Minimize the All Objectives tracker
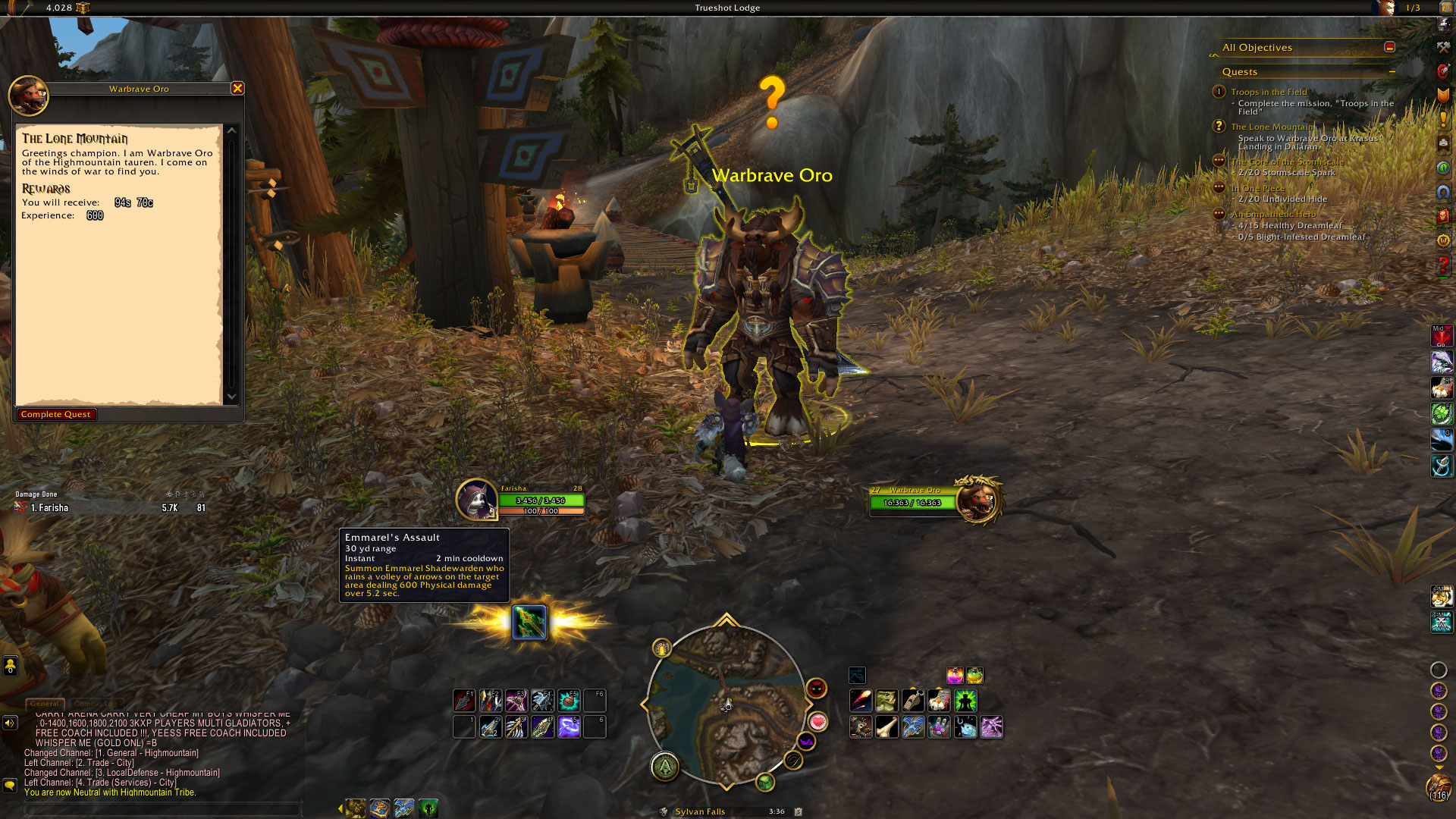 (x=1389, y=47)
